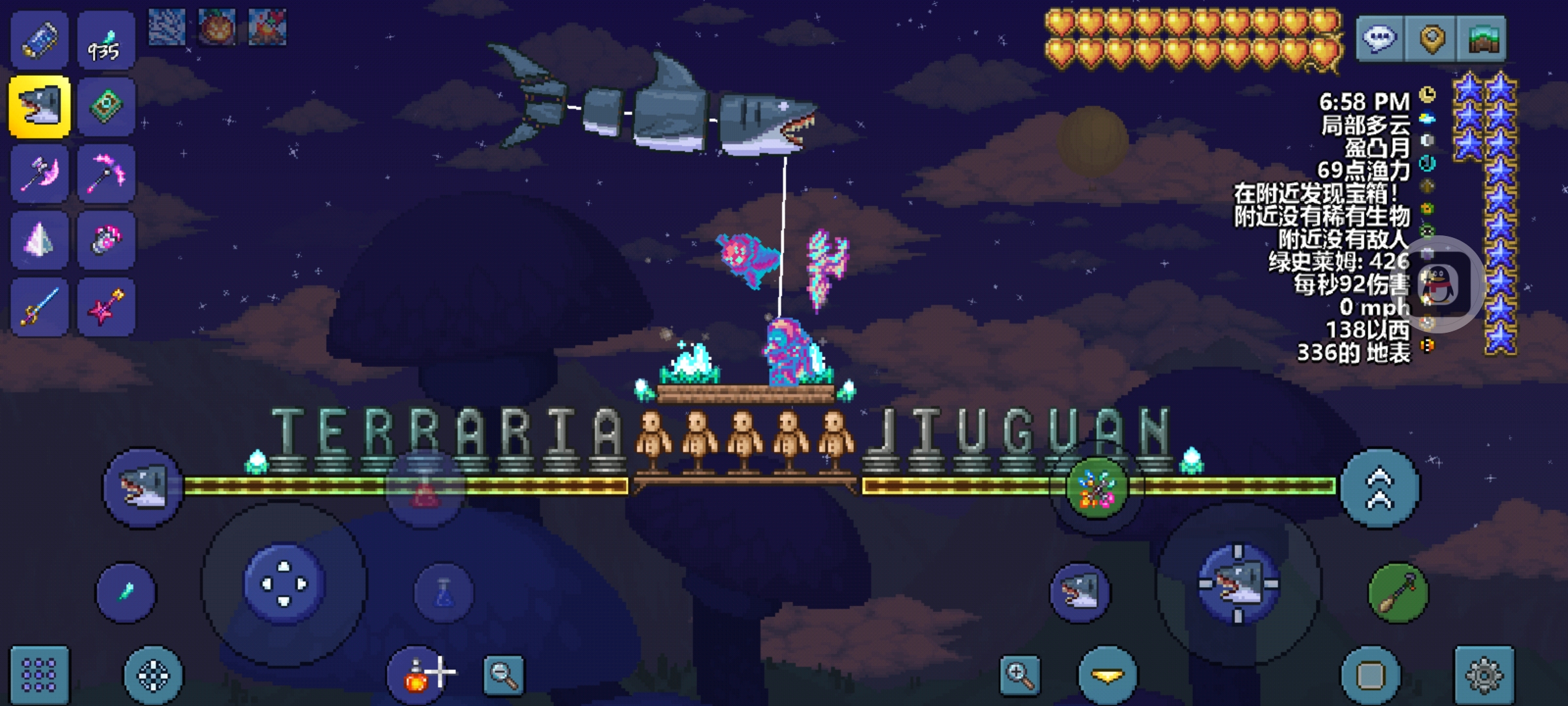
Task: Select the shark weapon hotbar slot
Action: 39,107
